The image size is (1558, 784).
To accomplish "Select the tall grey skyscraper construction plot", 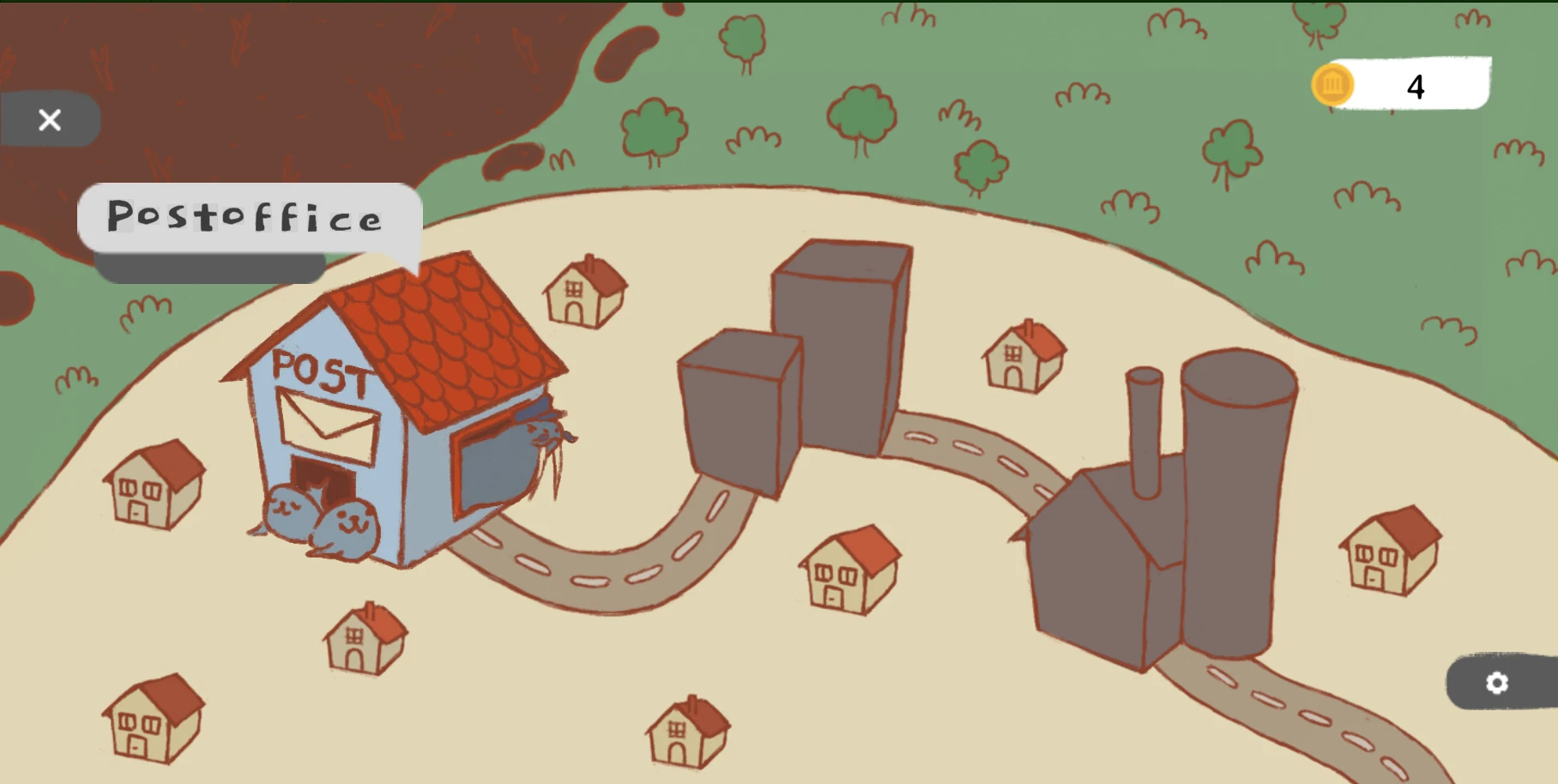I will pyautogui.click(x=841, y=343).
